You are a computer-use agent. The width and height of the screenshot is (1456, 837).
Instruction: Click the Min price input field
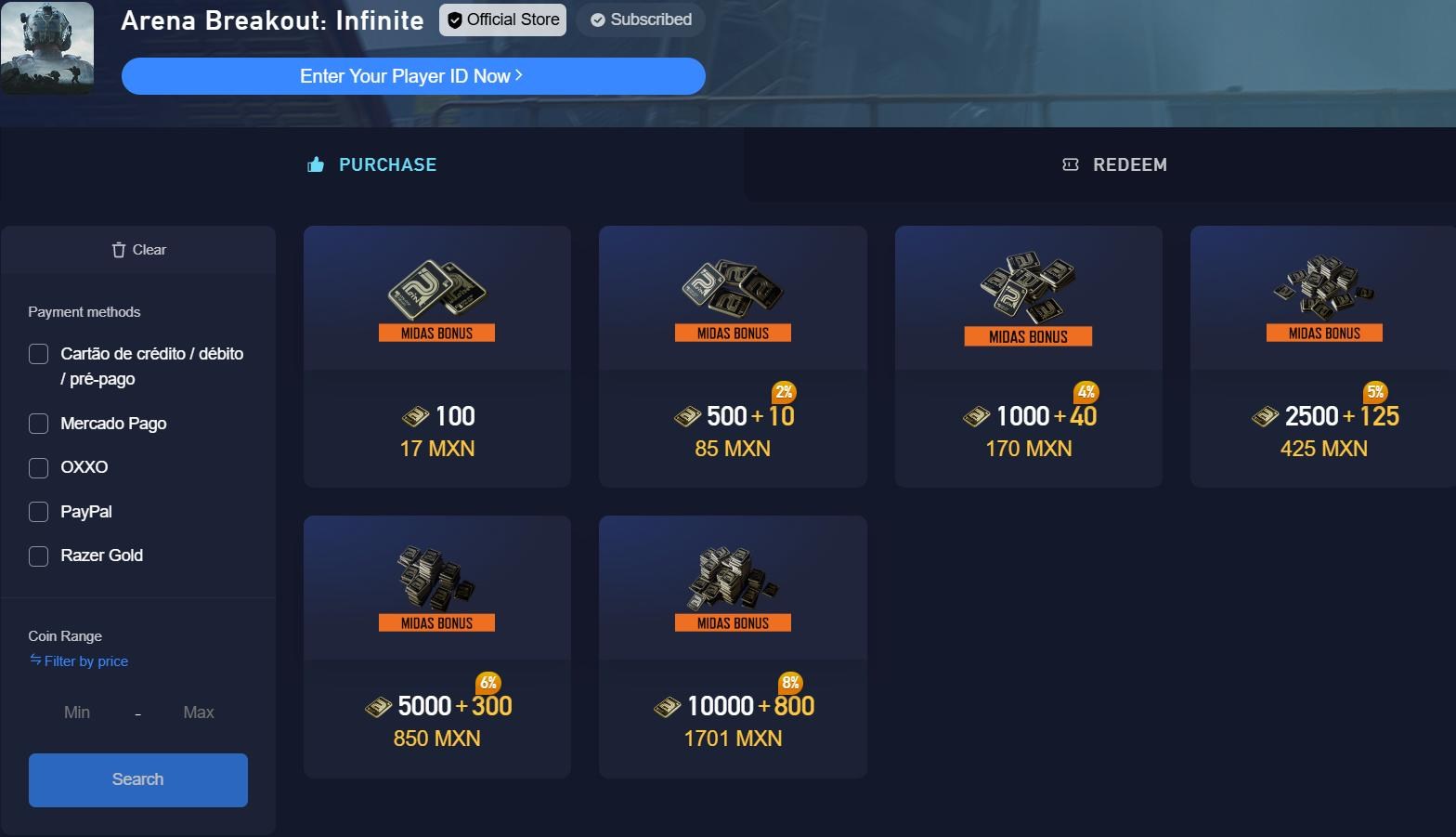(76, 713)
